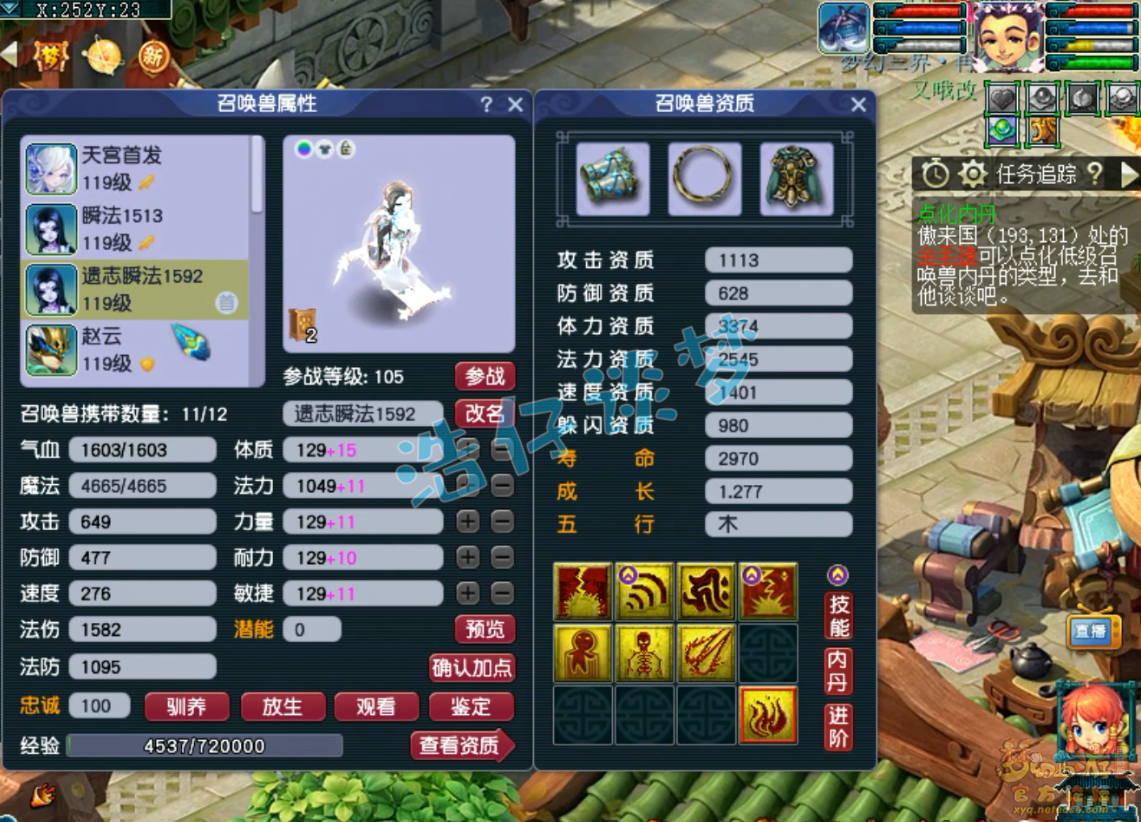1141x822 pixels.
Task: Preview stat allocation with 预览
Action: pos(485,629)
